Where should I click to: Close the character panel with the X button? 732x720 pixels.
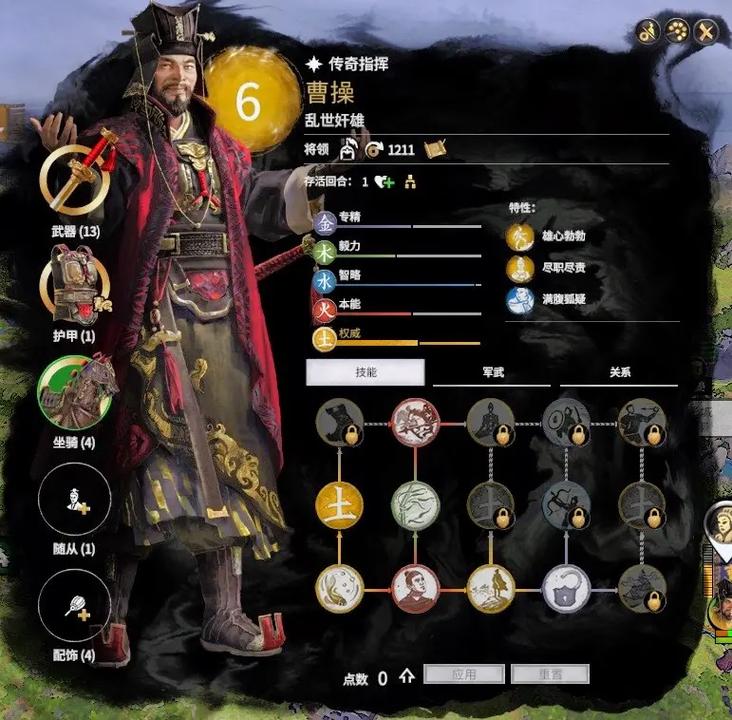[707, 32]
